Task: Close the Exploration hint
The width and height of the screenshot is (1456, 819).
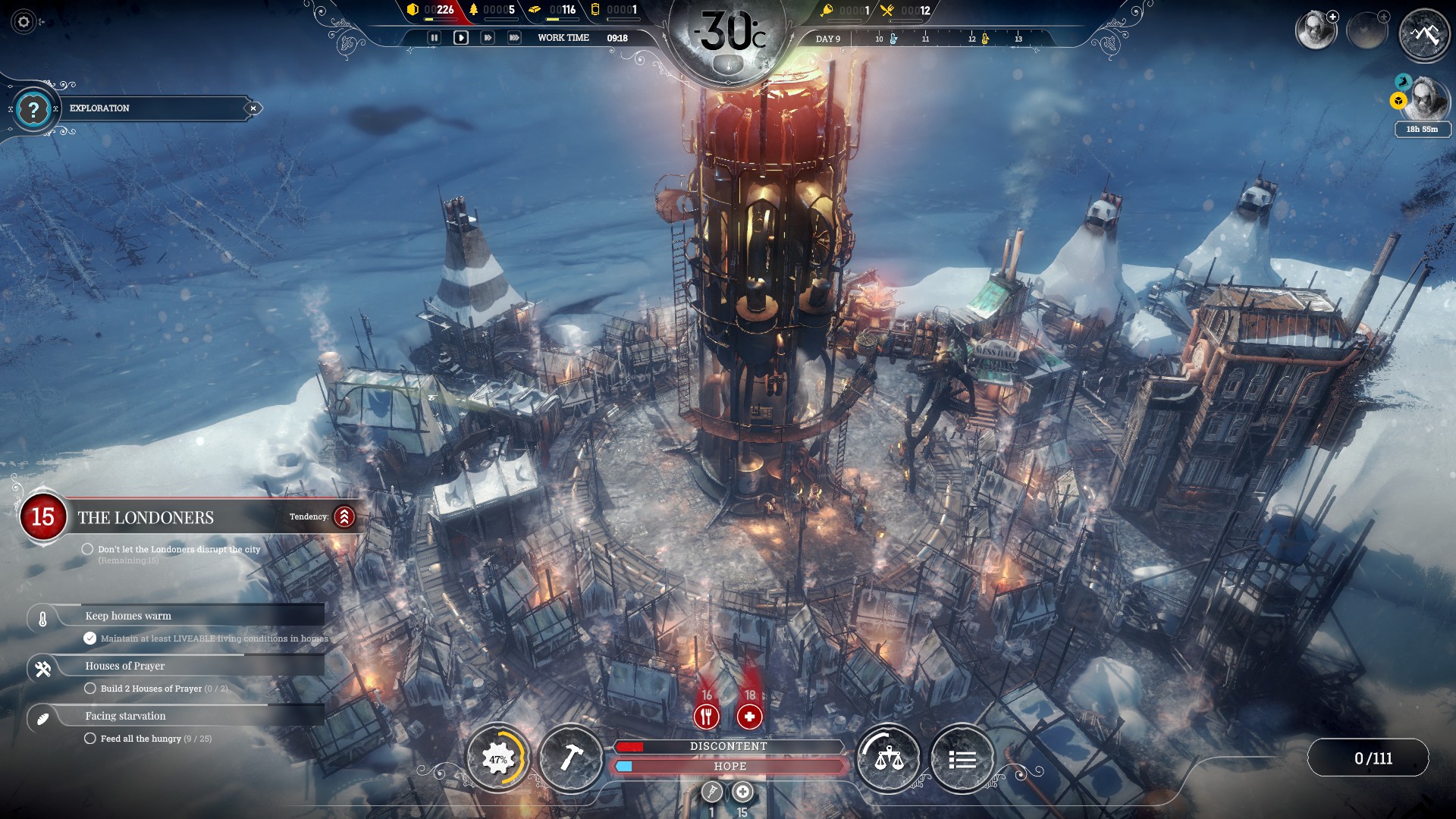Action: (253, 108)
